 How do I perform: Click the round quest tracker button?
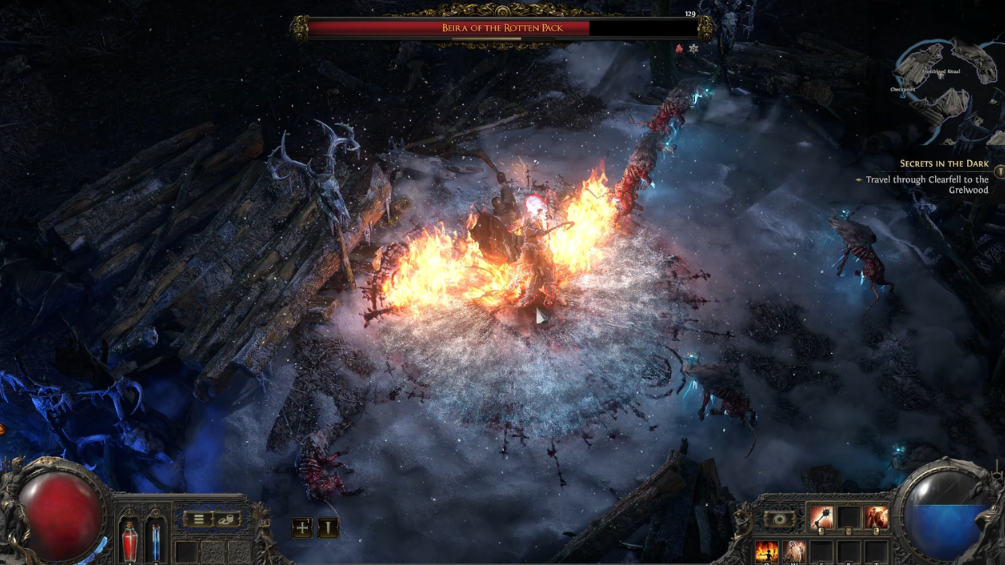tap(998, 171)
